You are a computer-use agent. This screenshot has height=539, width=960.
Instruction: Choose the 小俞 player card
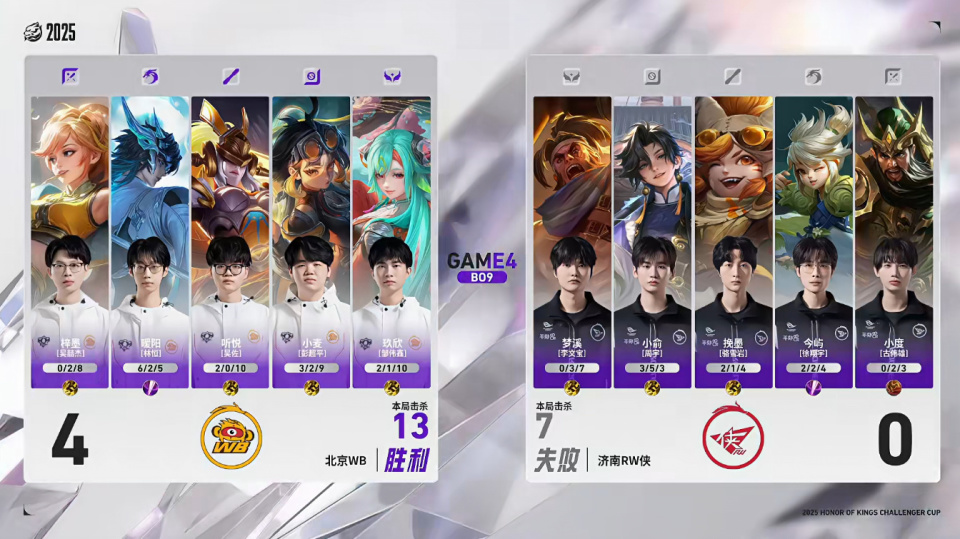(x=653, y=240)
